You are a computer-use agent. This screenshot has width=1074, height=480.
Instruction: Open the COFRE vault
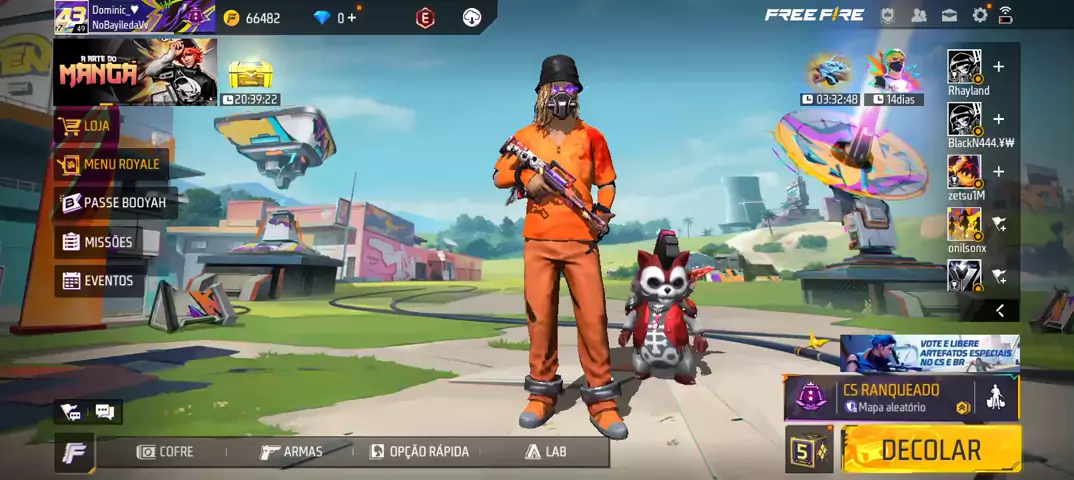coord(165,452)
